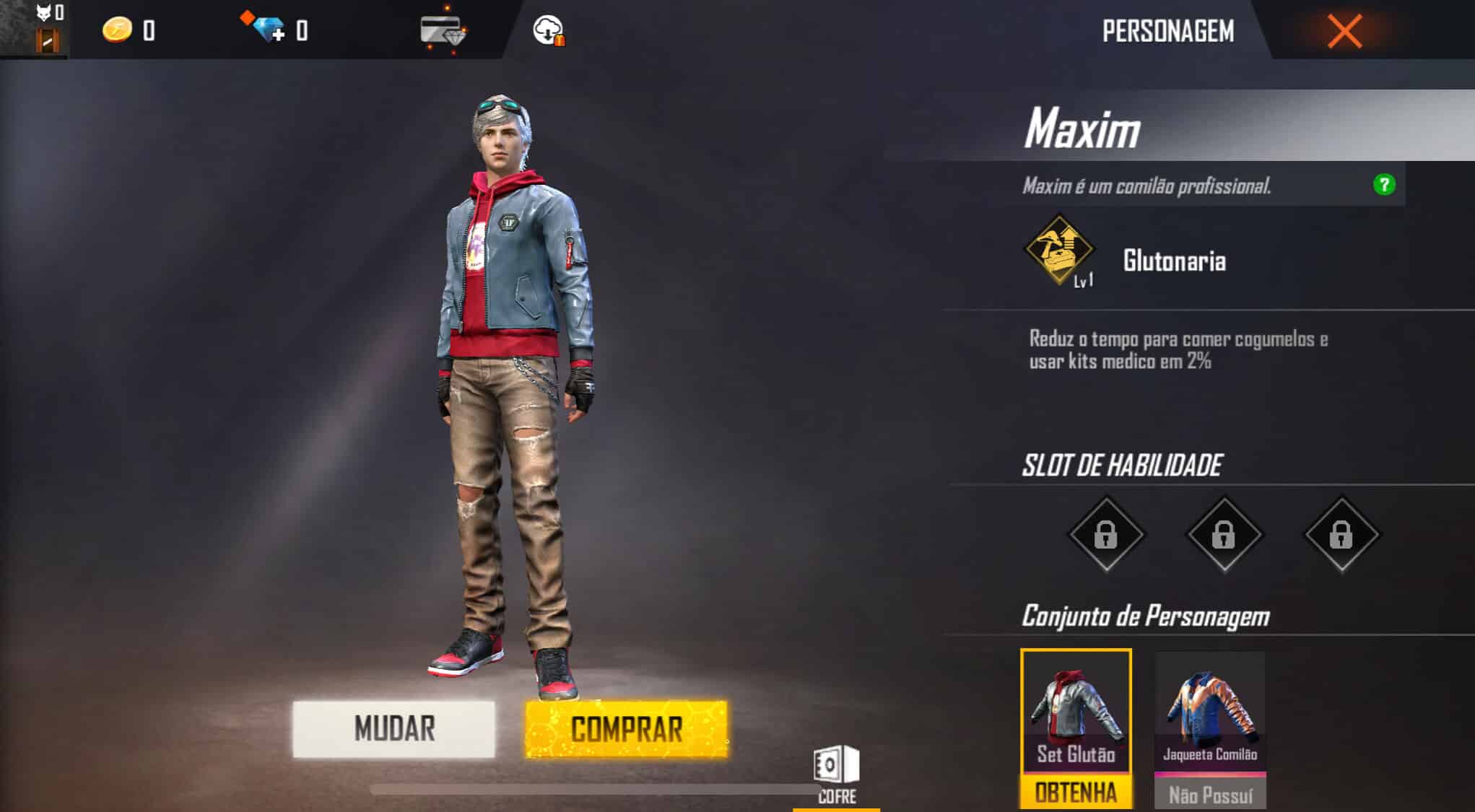1475x812 pixels.
Task: Click the fox head counter icon
Action: click(x=43, y=11)
